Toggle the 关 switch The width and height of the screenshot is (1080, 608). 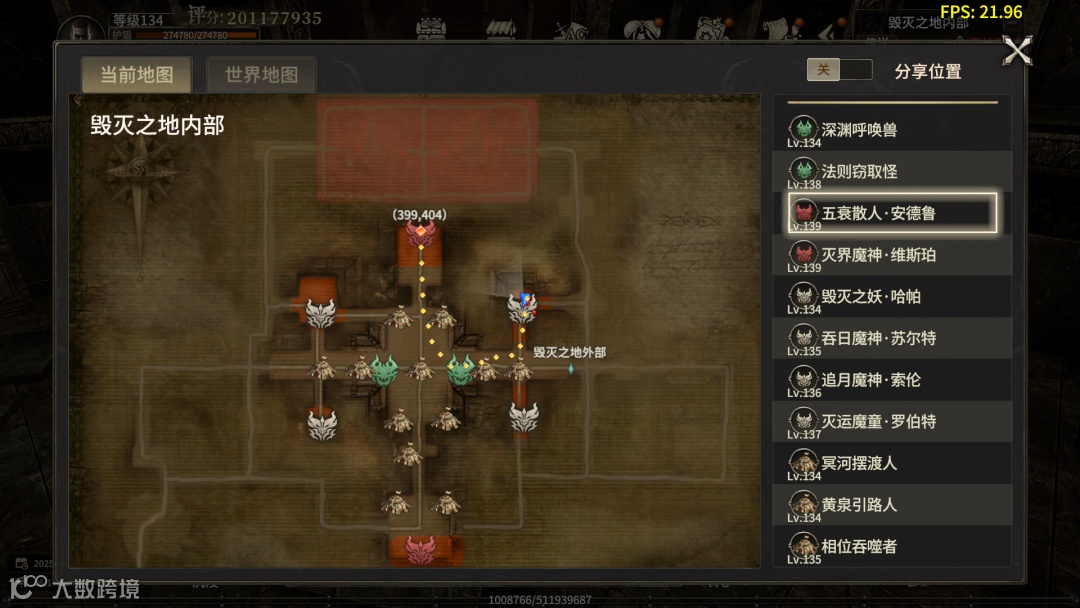pyautogui.click(x=839, y=70)
